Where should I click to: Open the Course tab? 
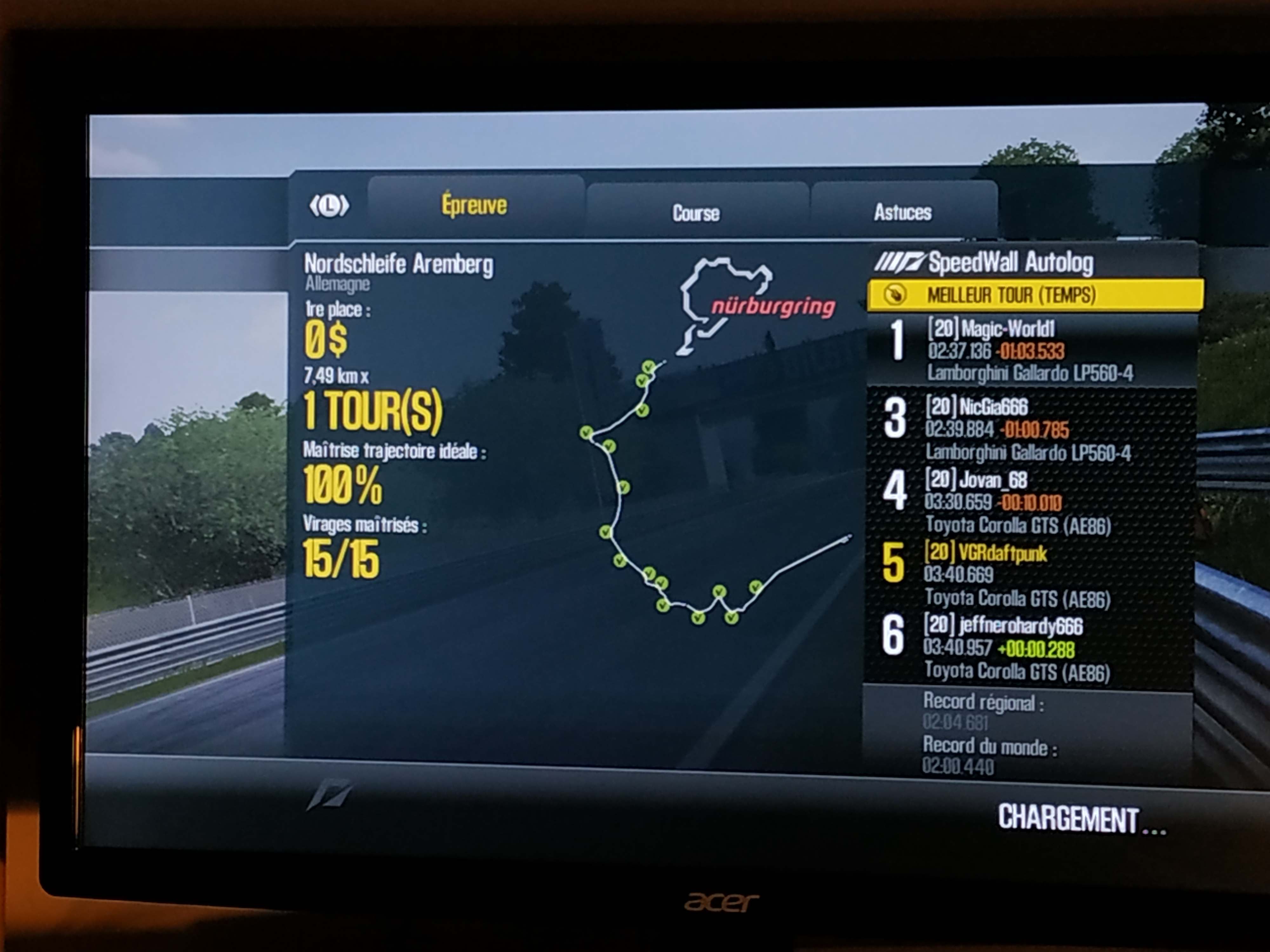(696, 213)
